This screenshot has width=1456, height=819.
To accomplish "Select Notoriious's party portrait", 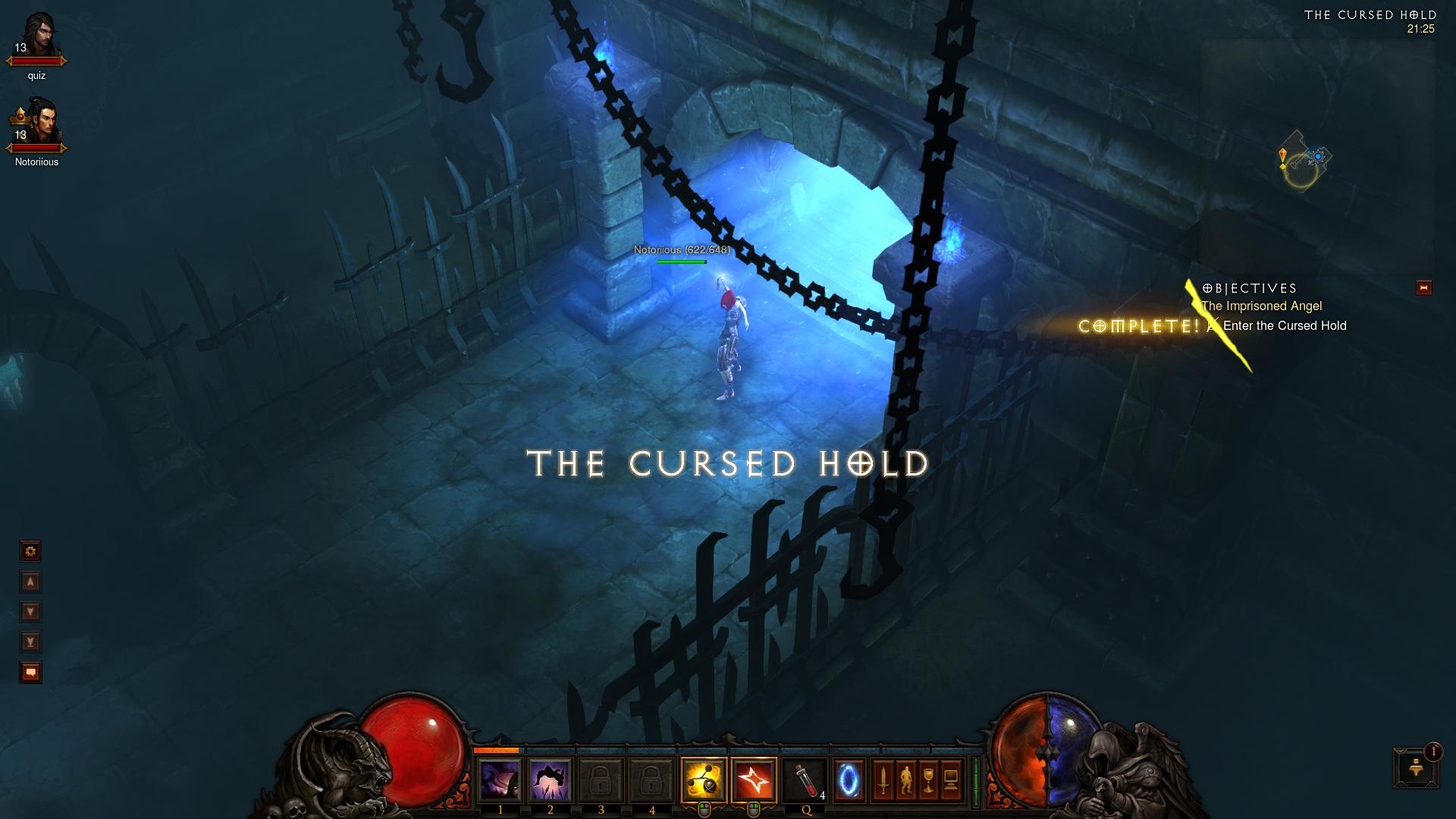I will click(36, 121).
